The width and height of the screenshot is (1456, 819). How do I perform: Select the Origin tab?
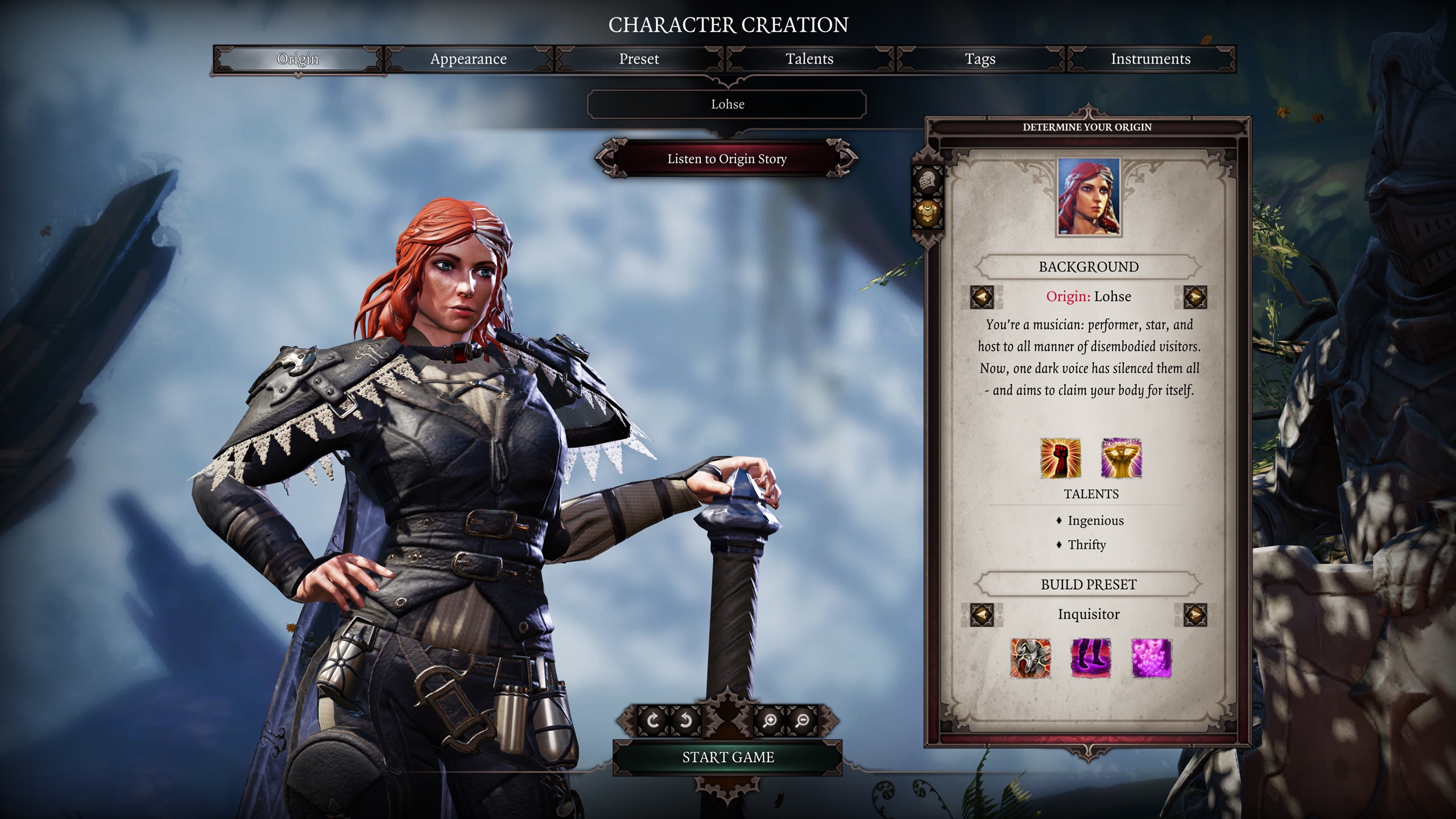(297, 59)
